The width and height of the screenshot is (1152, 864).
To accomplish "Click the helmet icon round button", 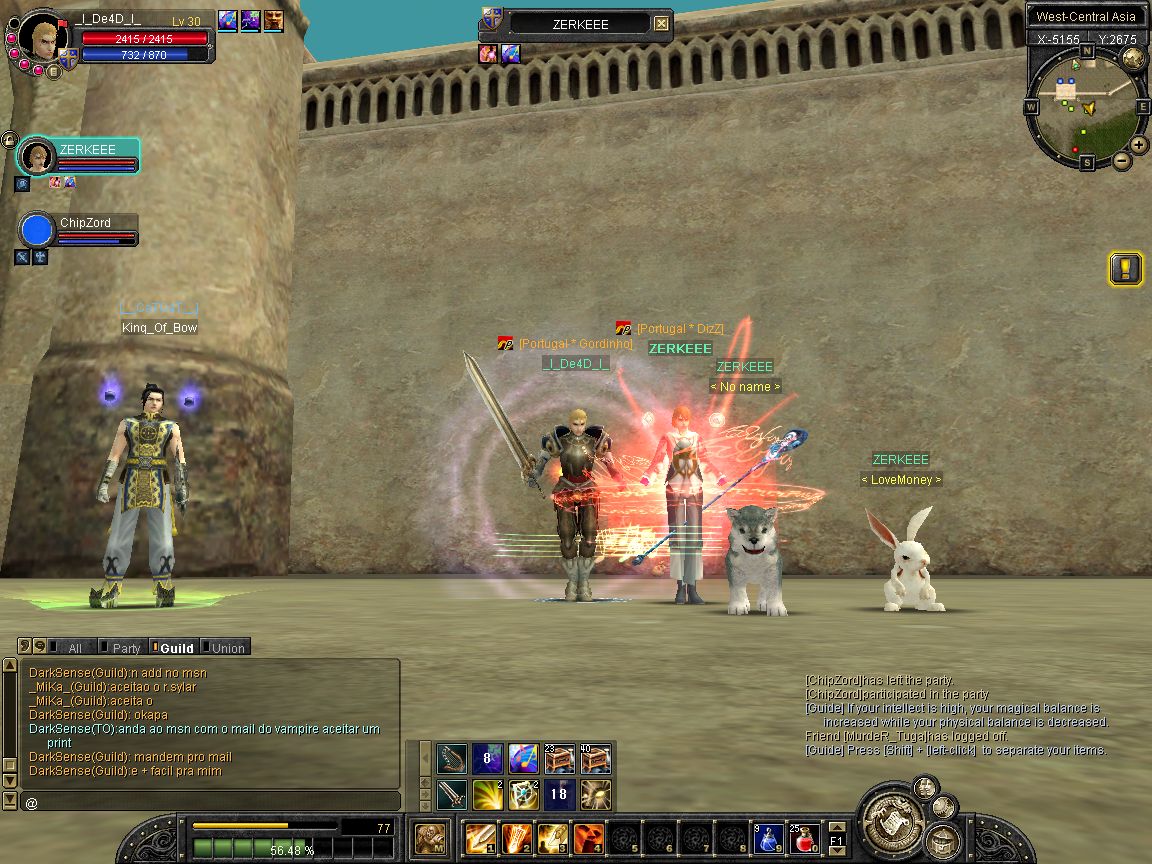I will click(x=942, y=842).
